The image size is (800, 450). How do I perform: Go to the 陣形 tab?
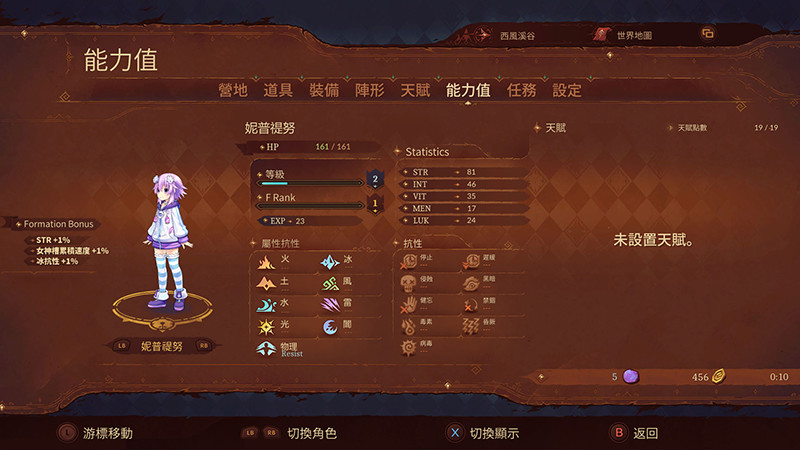(x=369, y=90)
